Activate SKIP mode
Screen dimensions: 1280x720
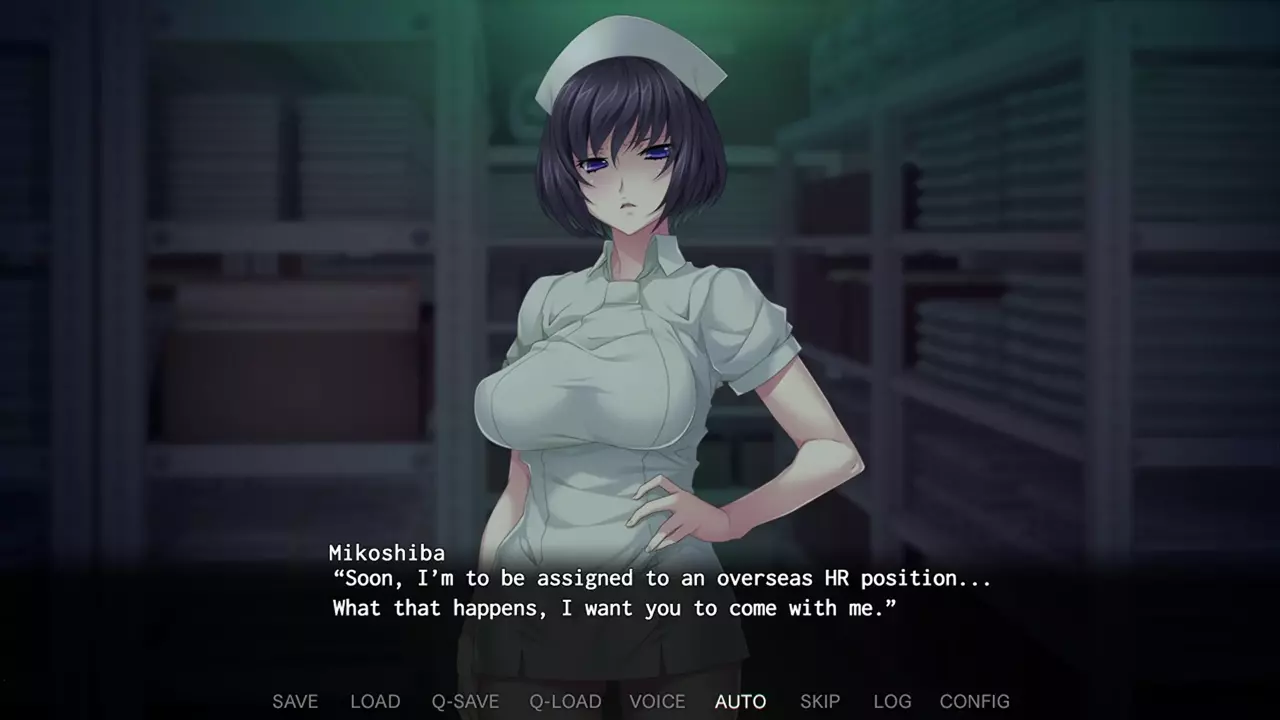point(820,702)
